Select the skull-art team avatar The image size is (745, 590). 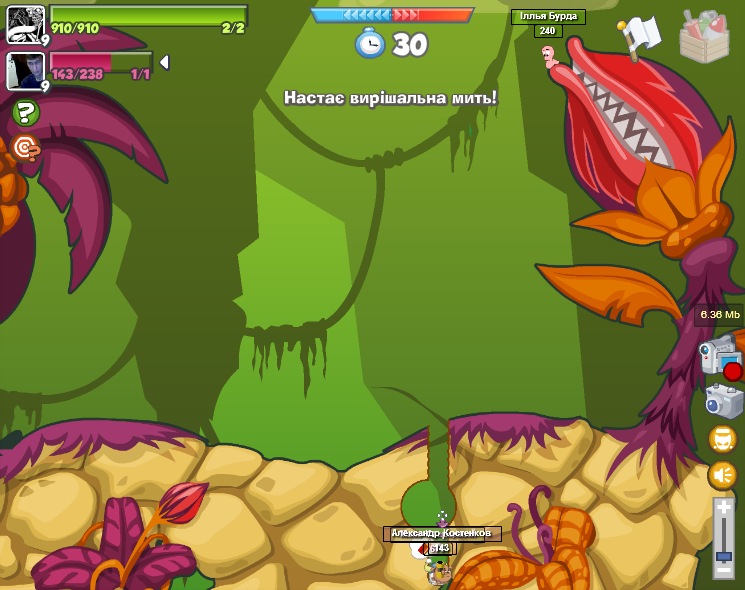[25, 23]
